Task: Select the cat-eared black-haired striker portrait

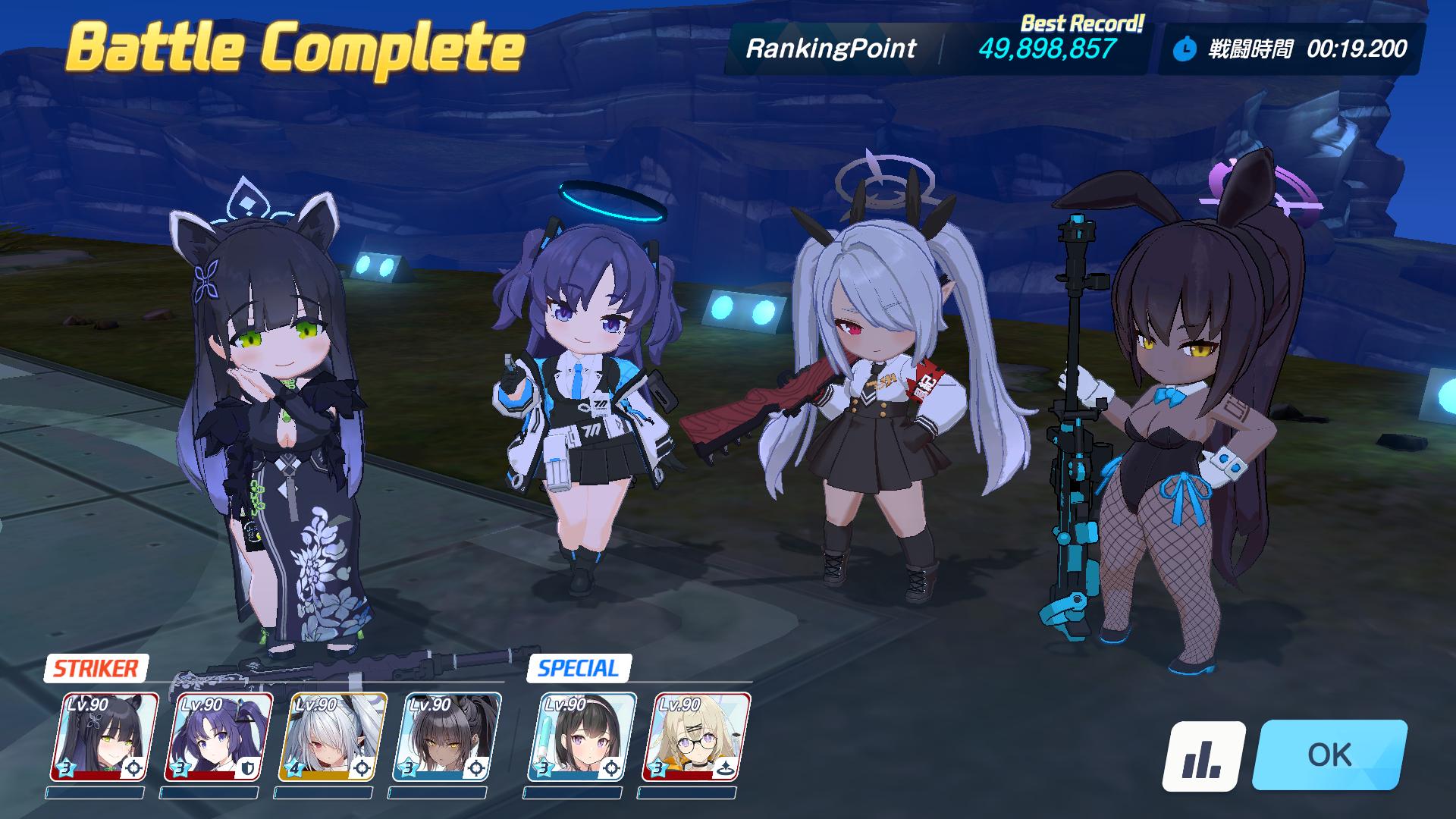Action: (104, 736)
